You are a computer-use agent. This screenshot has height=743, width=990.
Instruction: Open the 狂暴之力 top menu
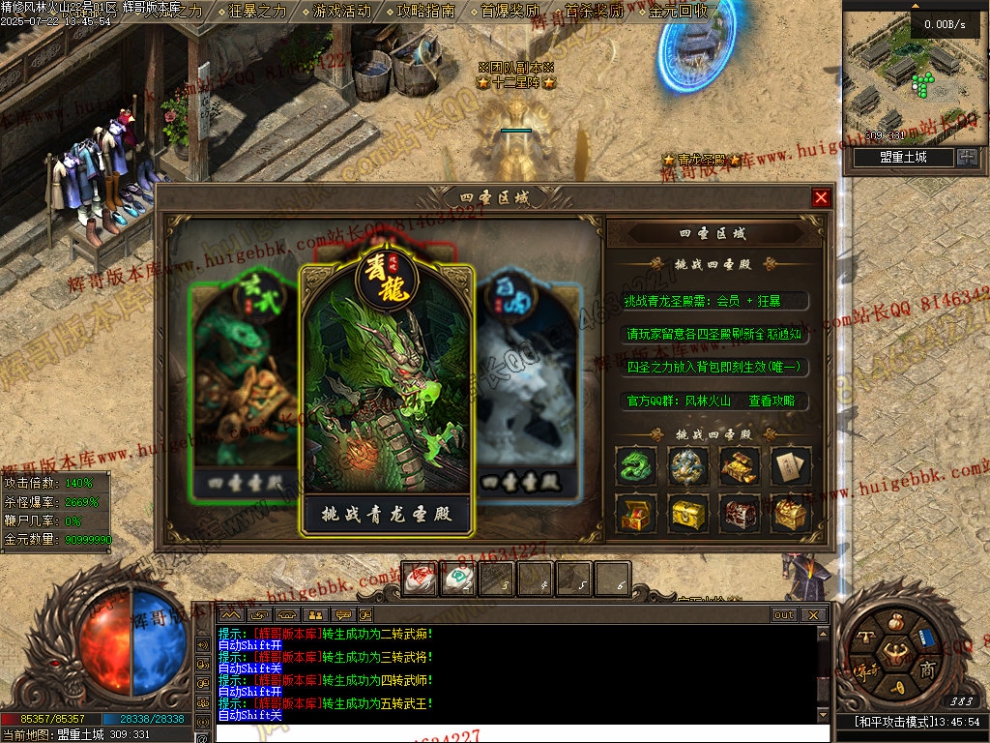[258, 11]
